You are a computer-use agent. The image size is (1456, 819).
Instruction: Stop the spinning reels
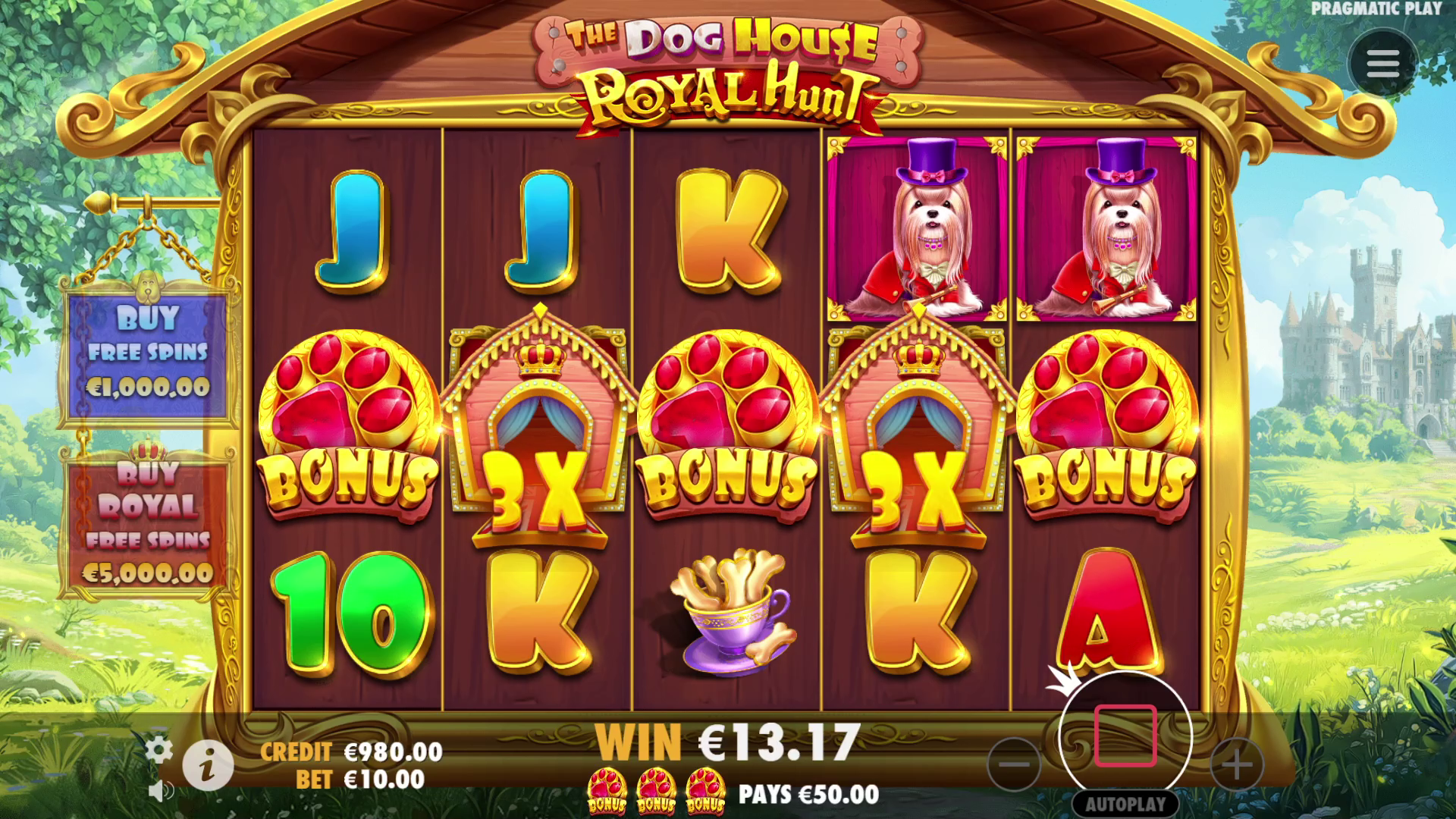[1125, 736]
